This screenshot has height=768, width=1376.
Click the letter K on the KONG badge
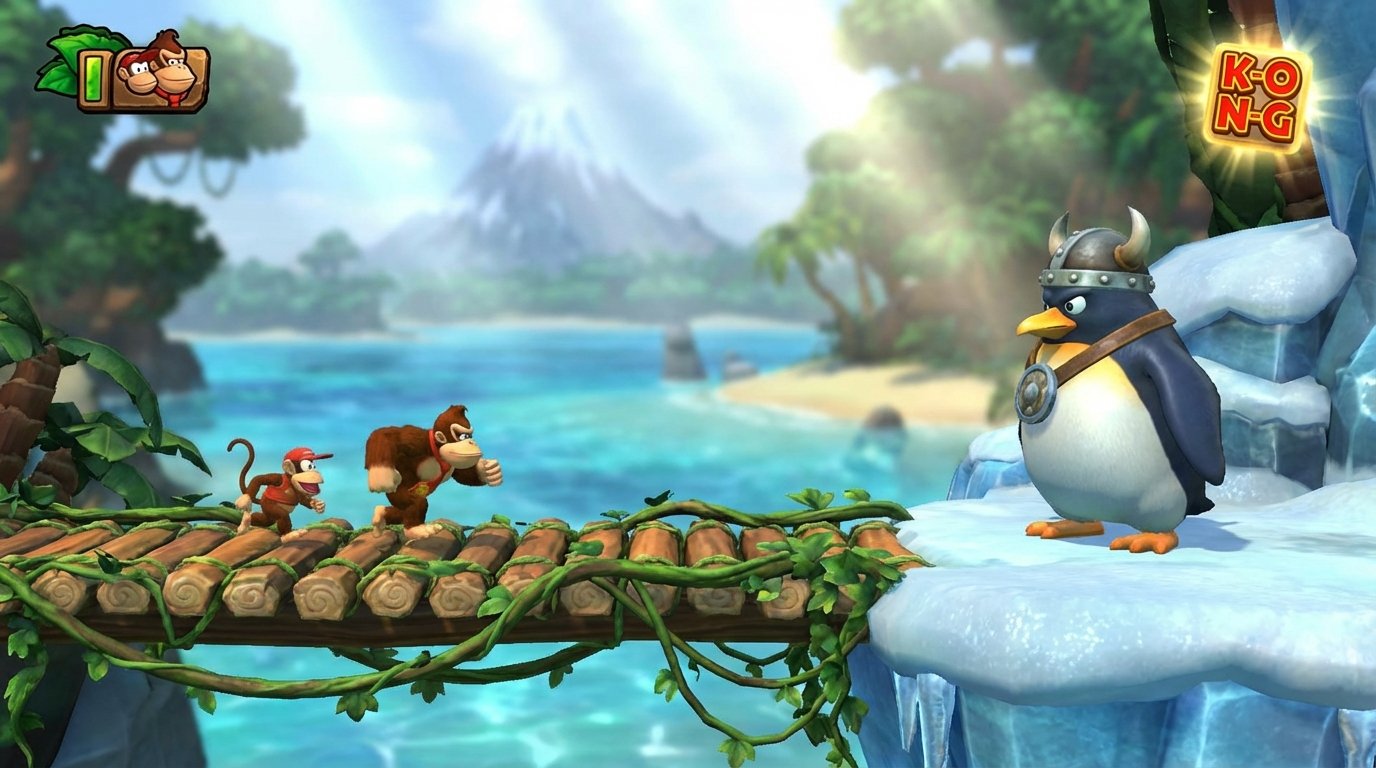[x=1237, y=73]
